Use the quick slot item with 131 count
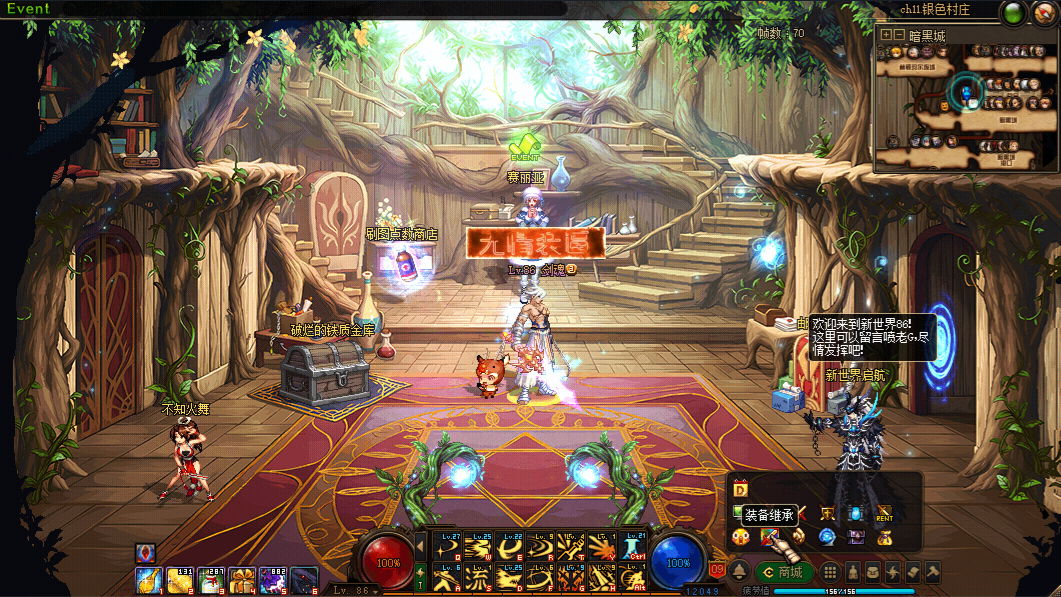Image resolution: width=1061 pixels, height=597 pixels. pyautogui.click(x=180, y=580)
